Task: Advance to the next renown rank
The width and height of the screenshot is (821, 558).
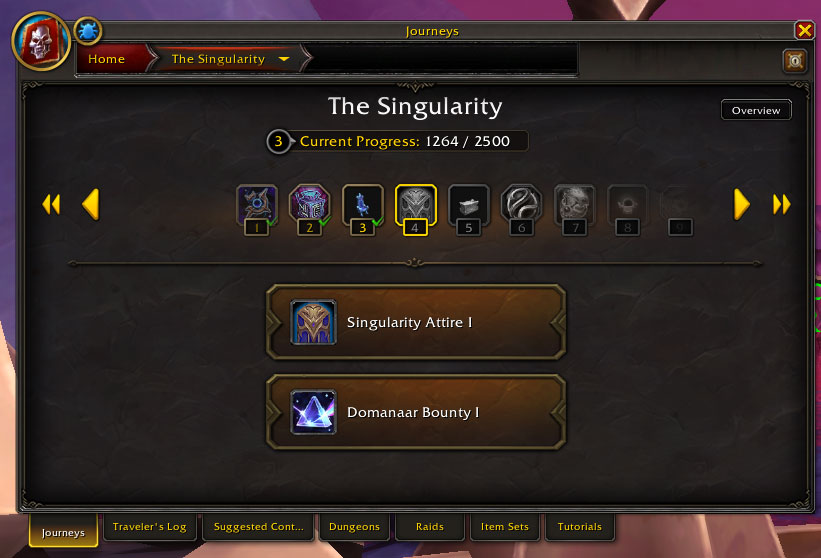Action: (x=741, y=204)
